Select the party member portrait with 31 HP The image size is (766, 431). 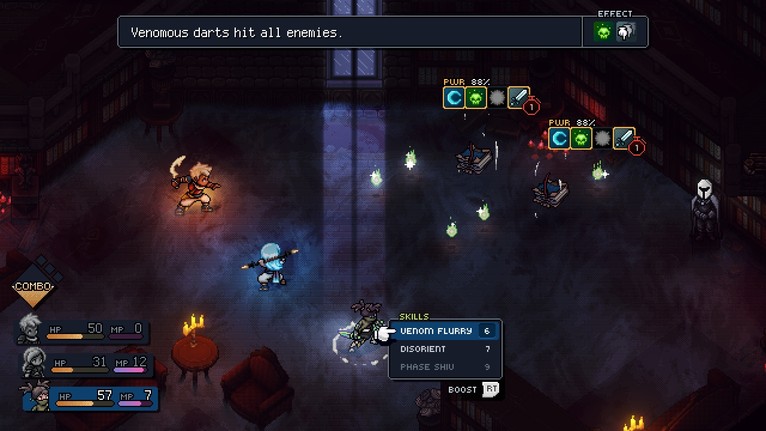34,362
